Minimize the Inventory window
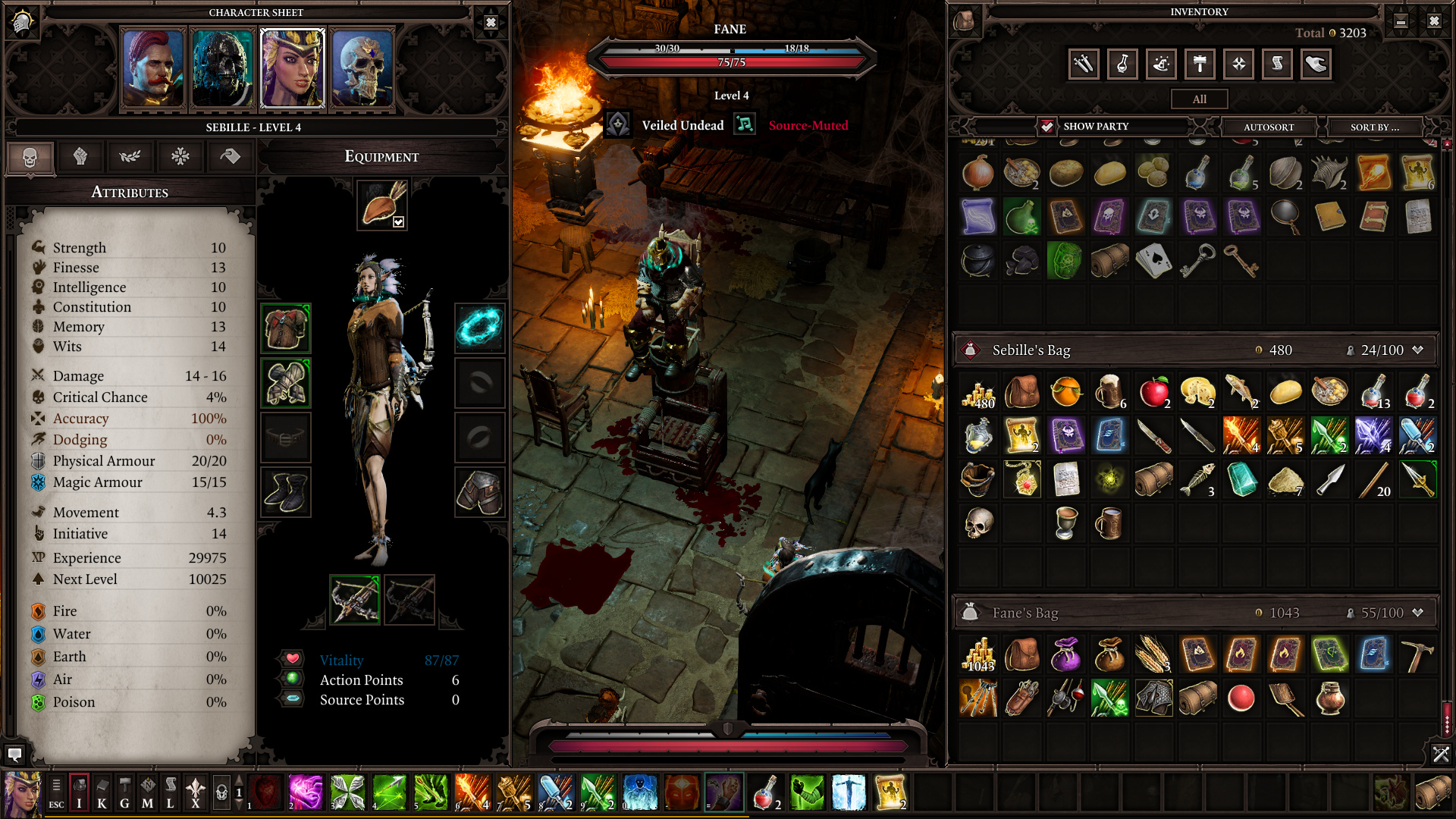This screenshot has height=819, width=1456. pyautogui.click(x=1401, y=21)
